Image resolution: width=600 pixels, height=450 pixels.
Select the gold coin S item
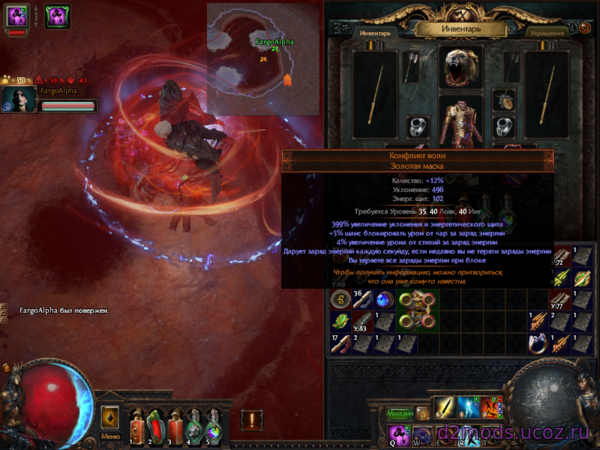click(x=339, y=299)
